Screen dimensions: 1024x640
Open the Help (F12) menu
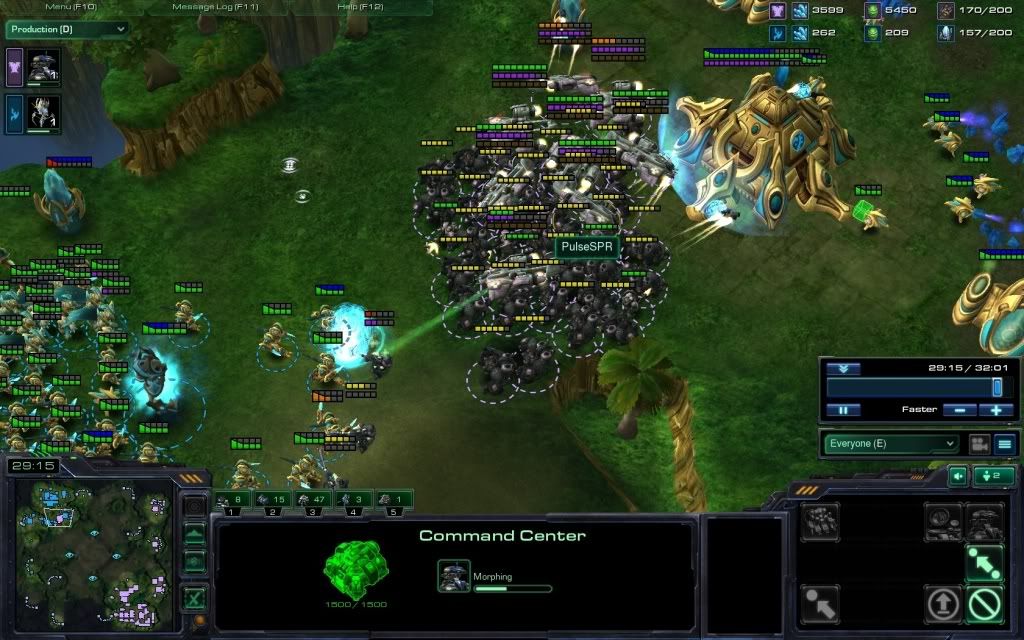tap(362, 7)
